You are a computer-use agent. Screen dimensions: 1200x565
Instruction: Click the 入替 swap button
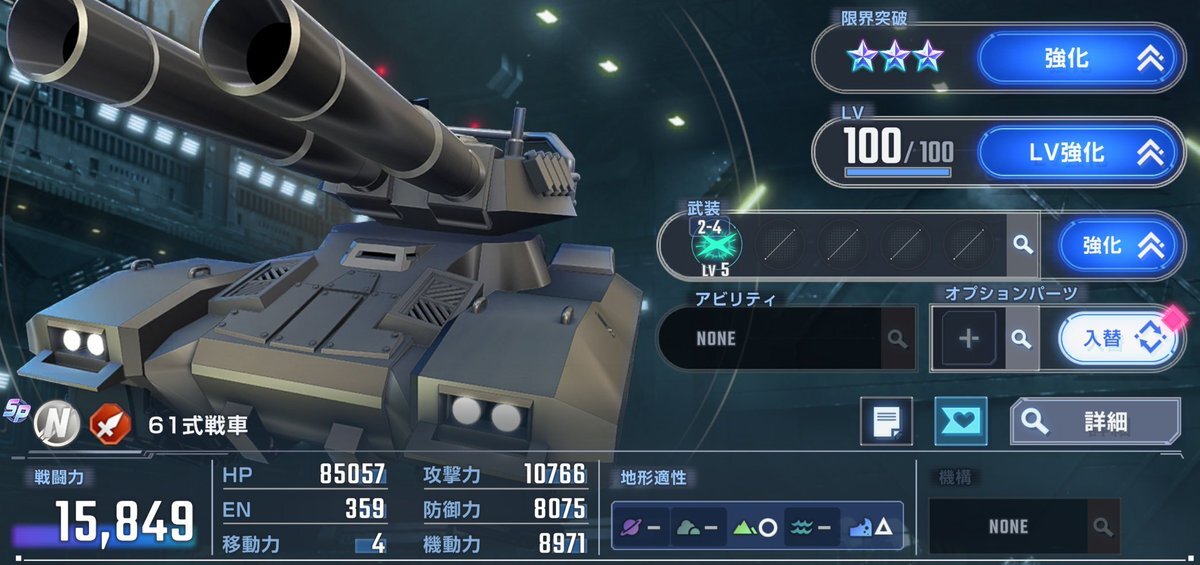coord(1118,339)
